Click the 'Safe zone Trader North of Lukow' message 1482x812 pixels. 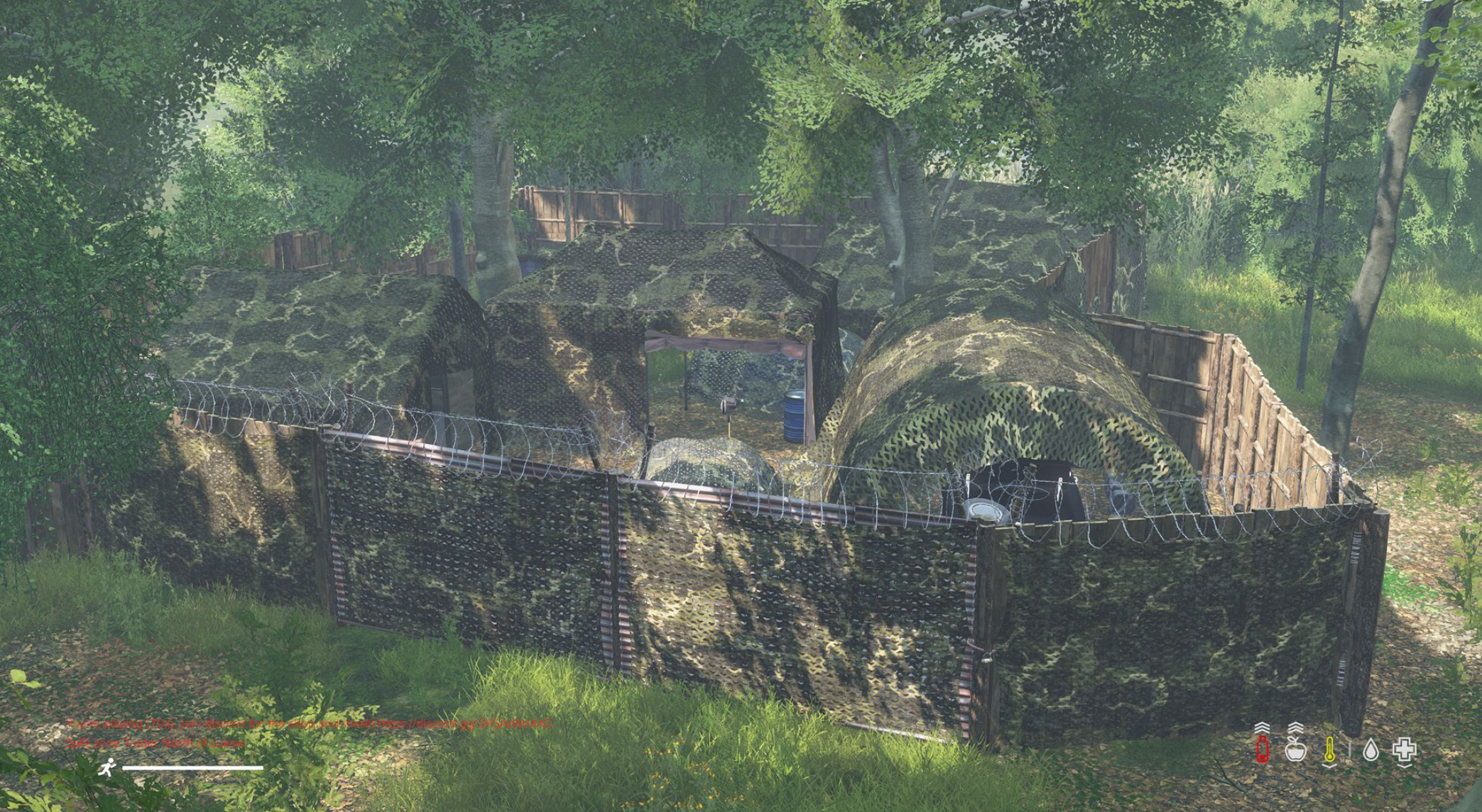(155, 741)
